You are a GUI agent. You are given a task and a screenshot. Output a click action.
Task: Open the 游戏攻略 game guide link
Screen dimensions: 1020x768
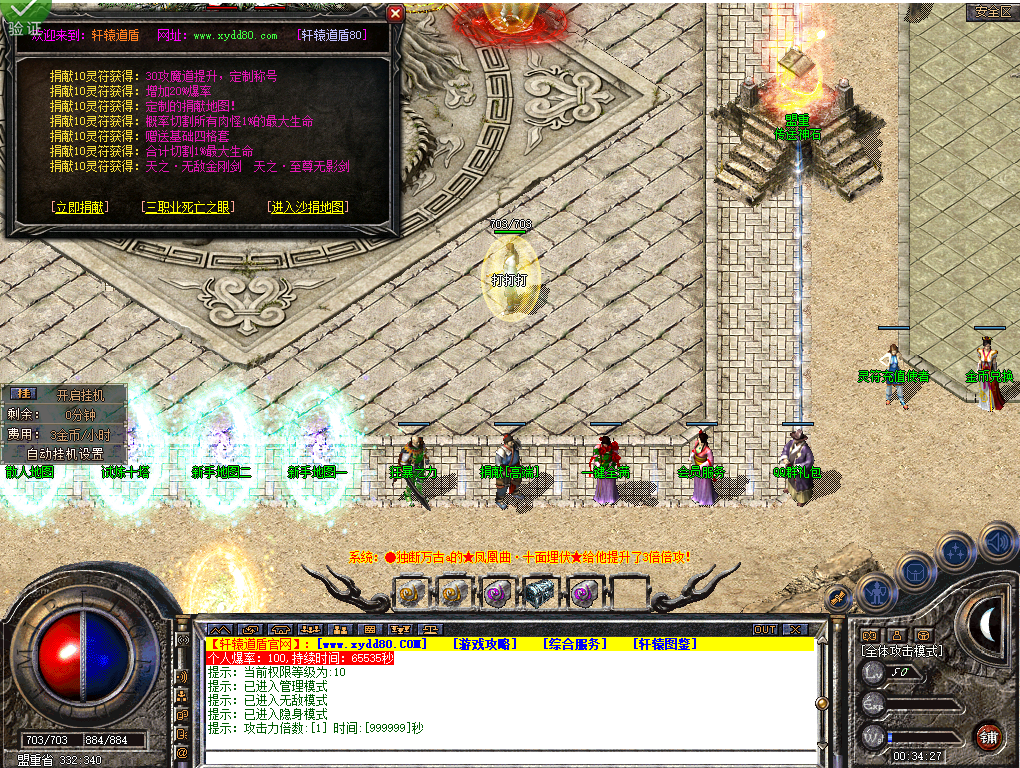click(484, 644)
